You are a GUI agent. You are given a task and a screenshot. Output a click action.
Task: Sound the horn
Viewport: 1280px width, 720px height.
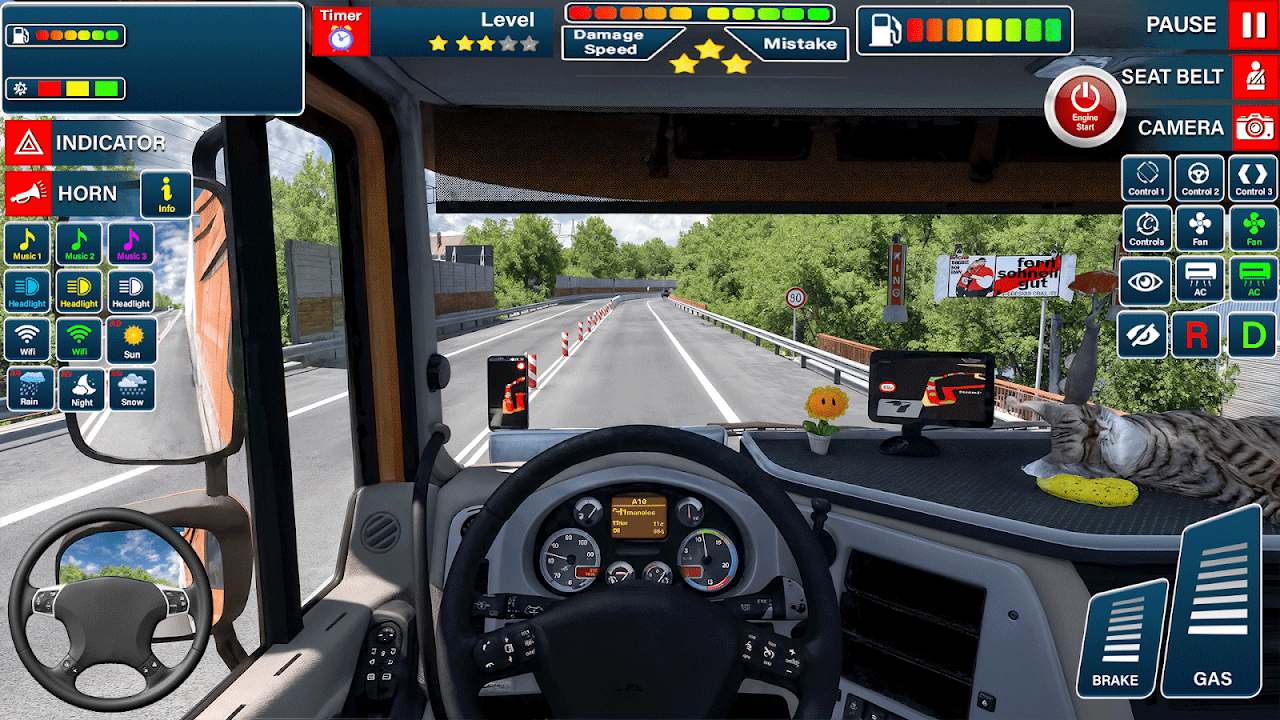coord(28,194)
